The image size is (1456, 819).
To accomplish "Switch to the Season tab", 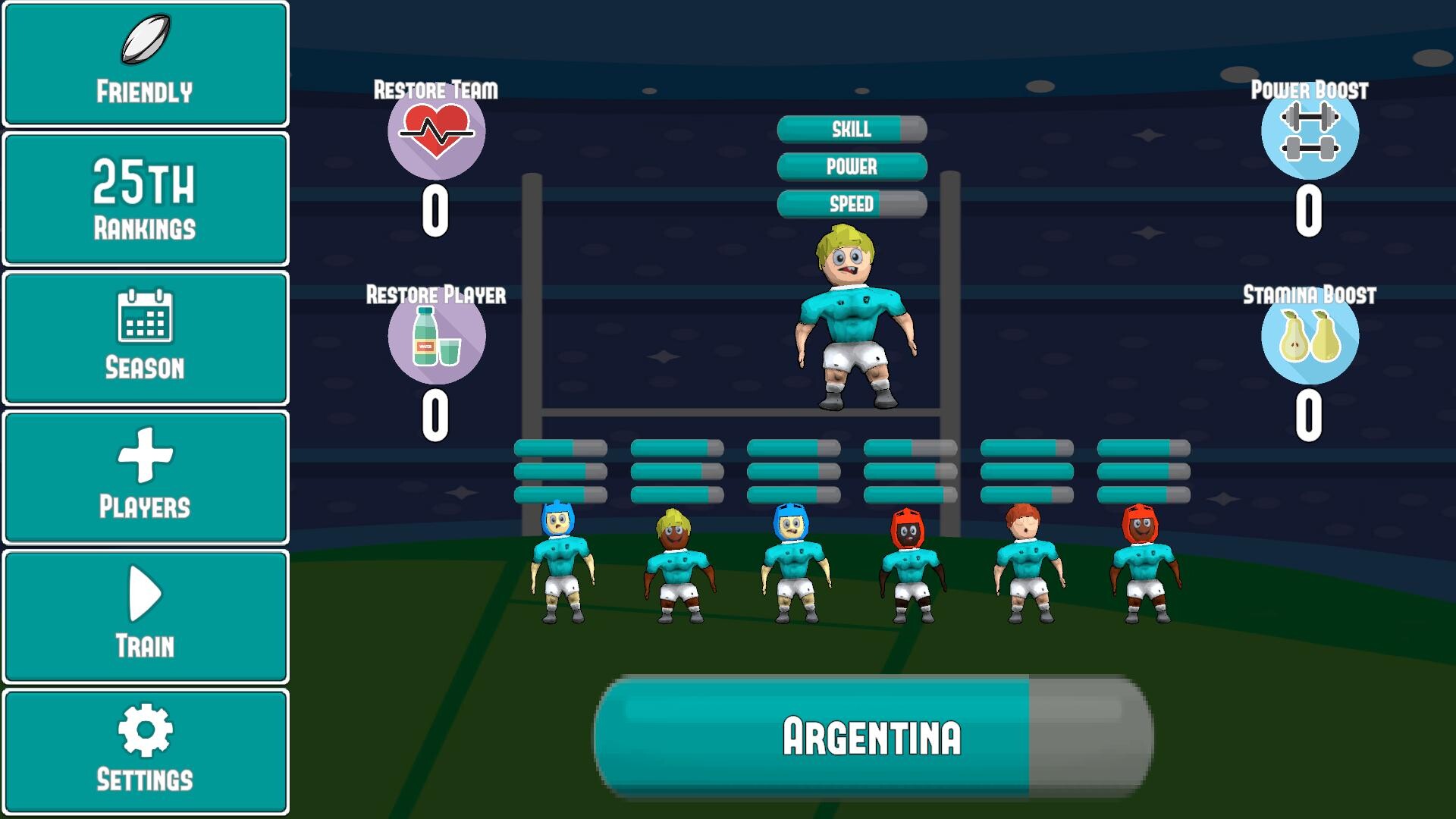I will tap(145, 337).
